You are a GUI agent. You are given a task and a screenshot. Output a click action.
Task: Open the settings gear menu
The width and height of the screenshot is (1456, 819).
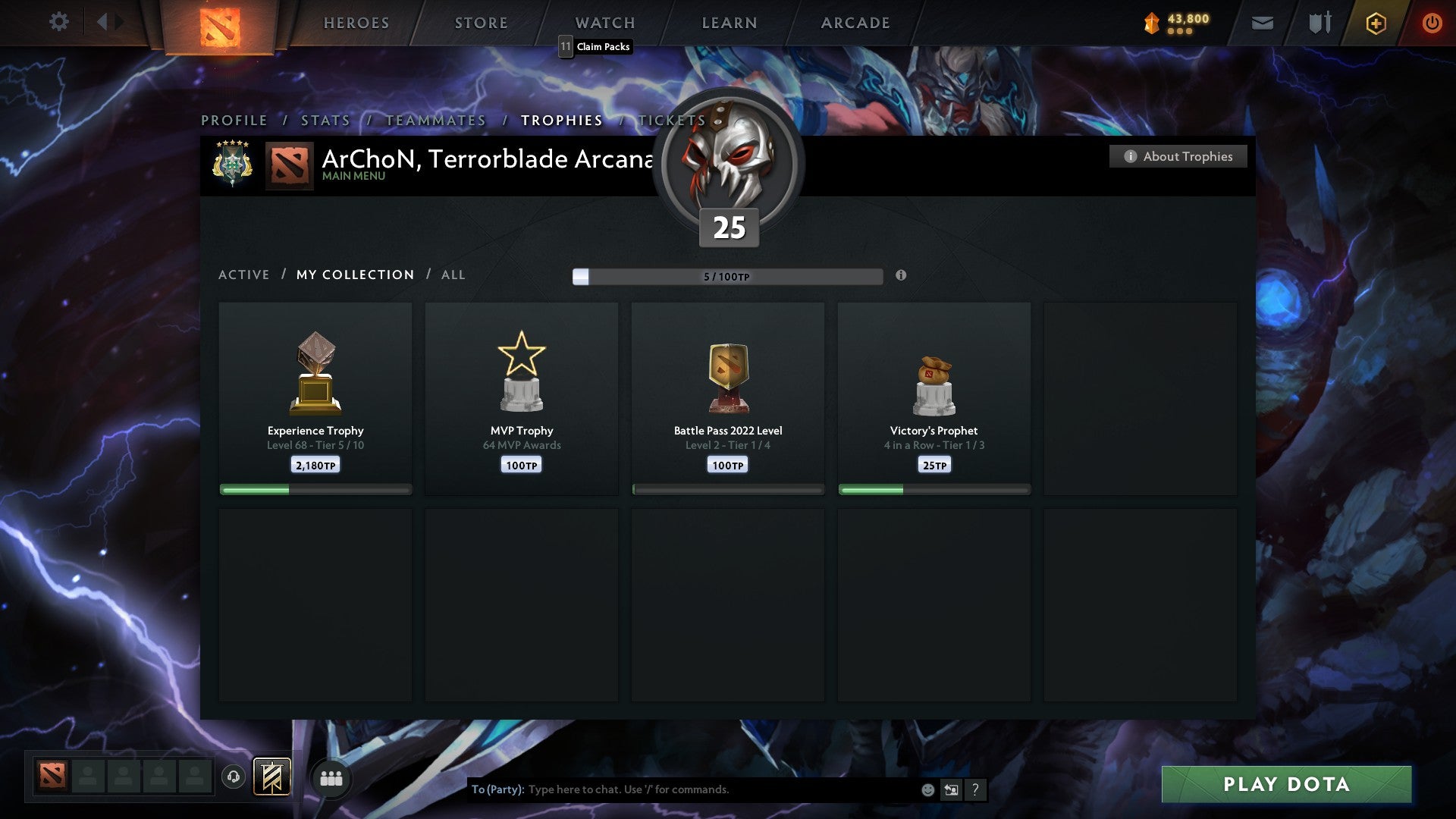point(59,22)
